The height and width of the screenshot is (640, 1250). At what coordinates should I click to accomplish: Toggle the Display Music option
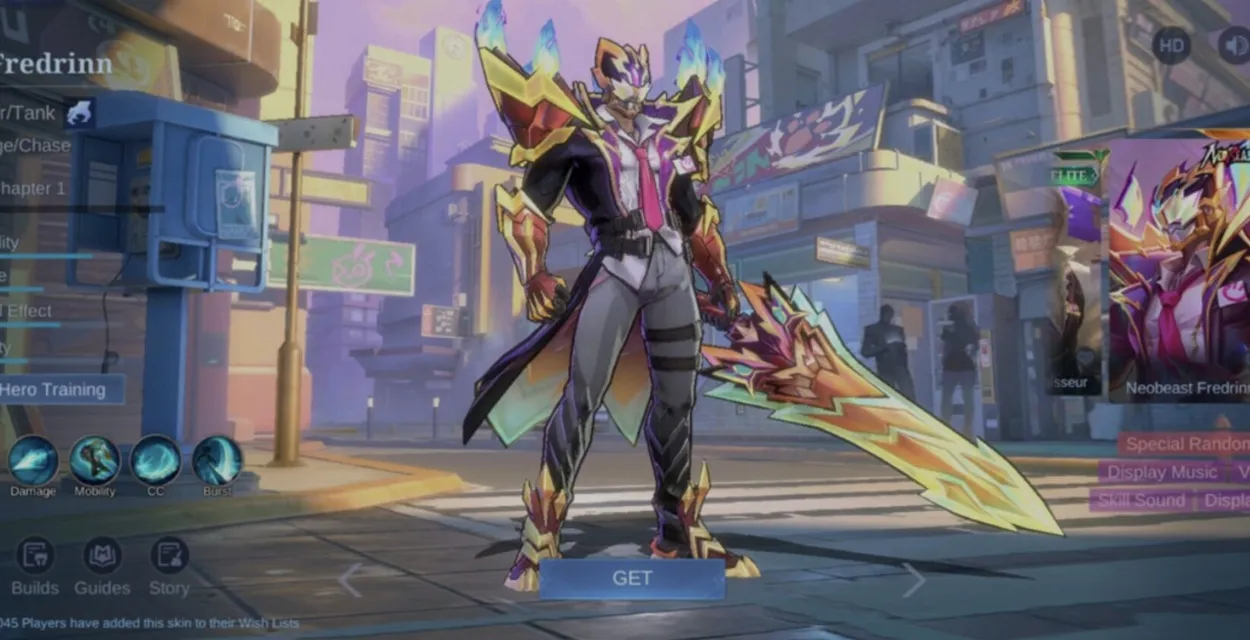click(1161, 472)
